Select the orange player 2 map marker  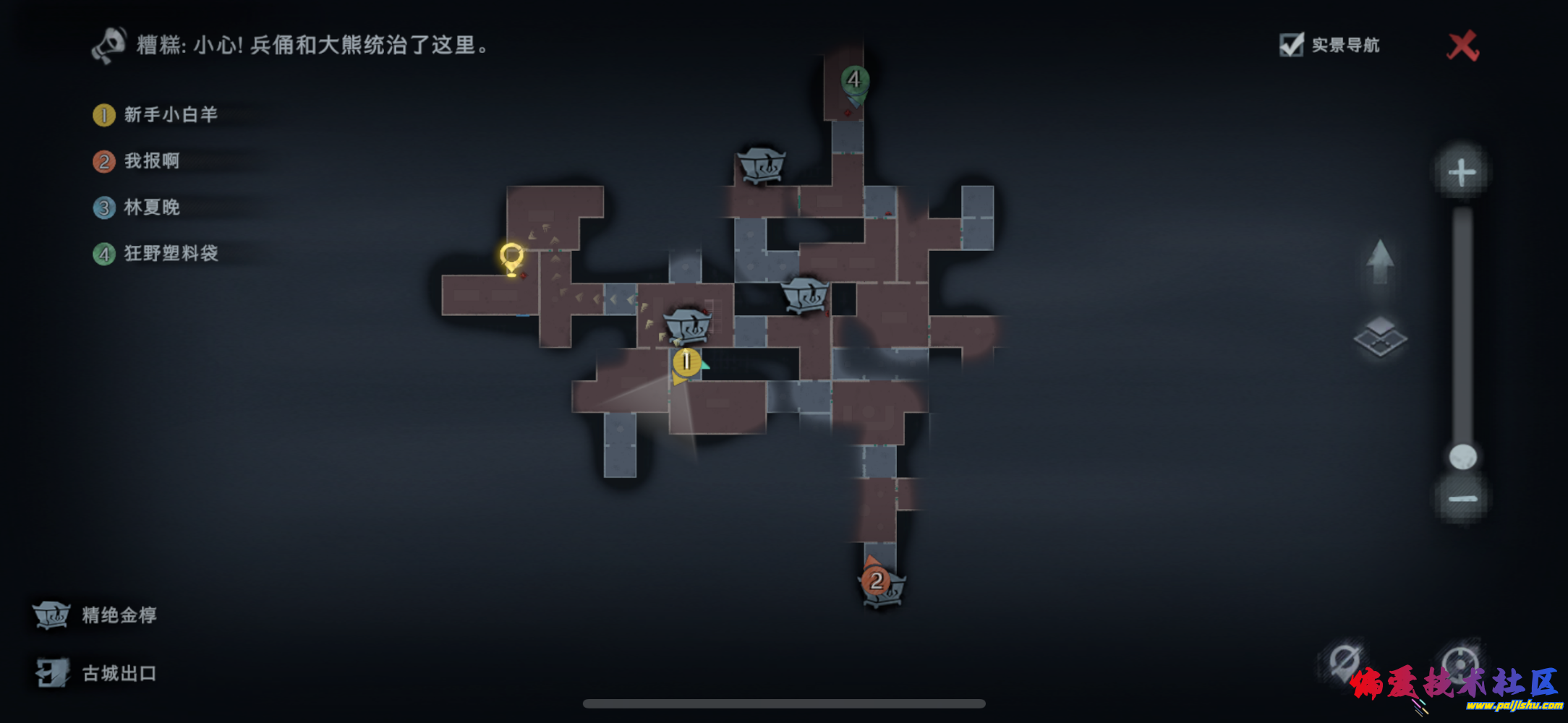click(x=876, y=580)
